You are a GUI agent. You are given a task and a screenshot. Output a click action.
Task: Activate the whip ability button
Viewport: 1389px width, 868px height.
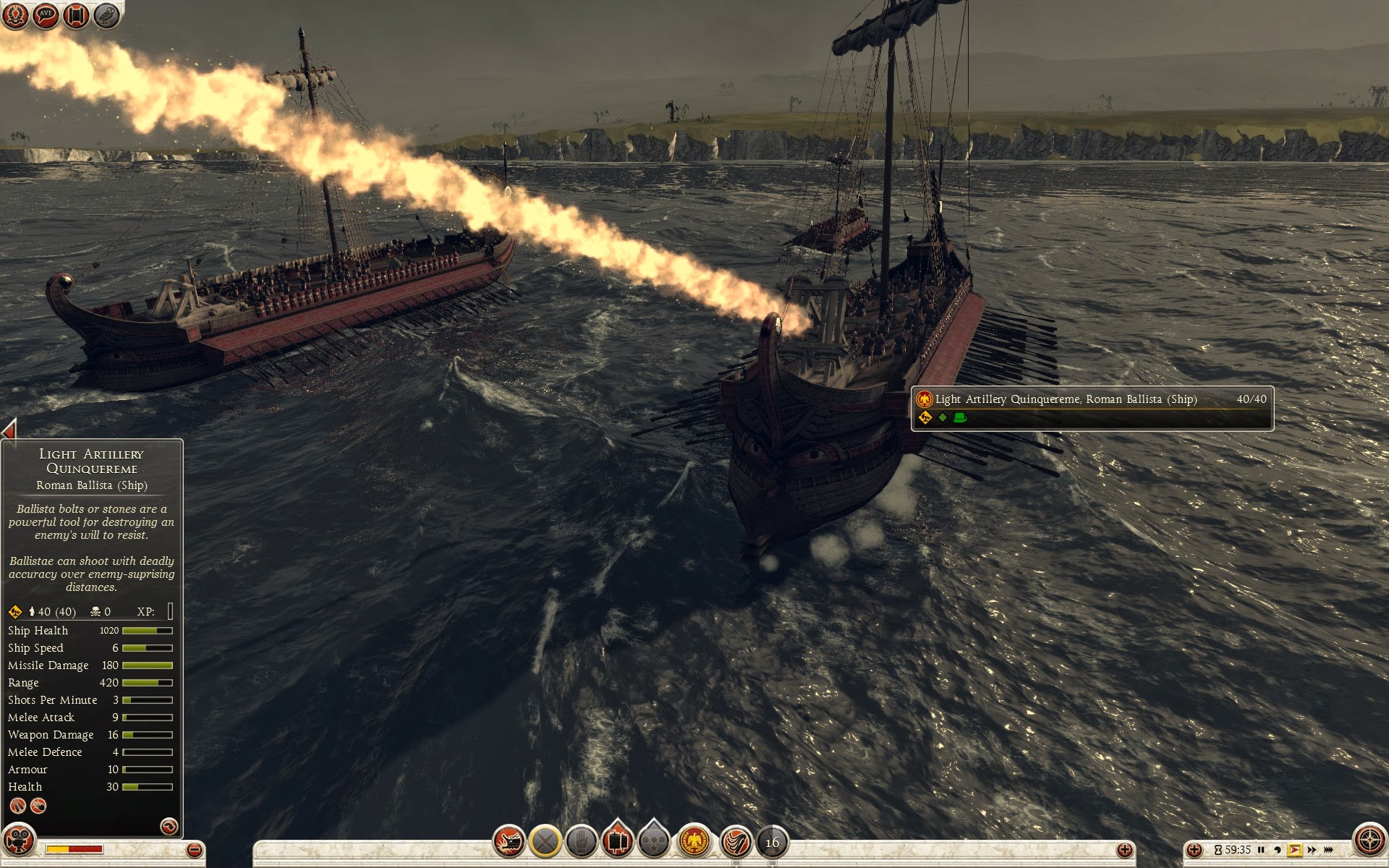pyautogui.click(x=736, y=841)
